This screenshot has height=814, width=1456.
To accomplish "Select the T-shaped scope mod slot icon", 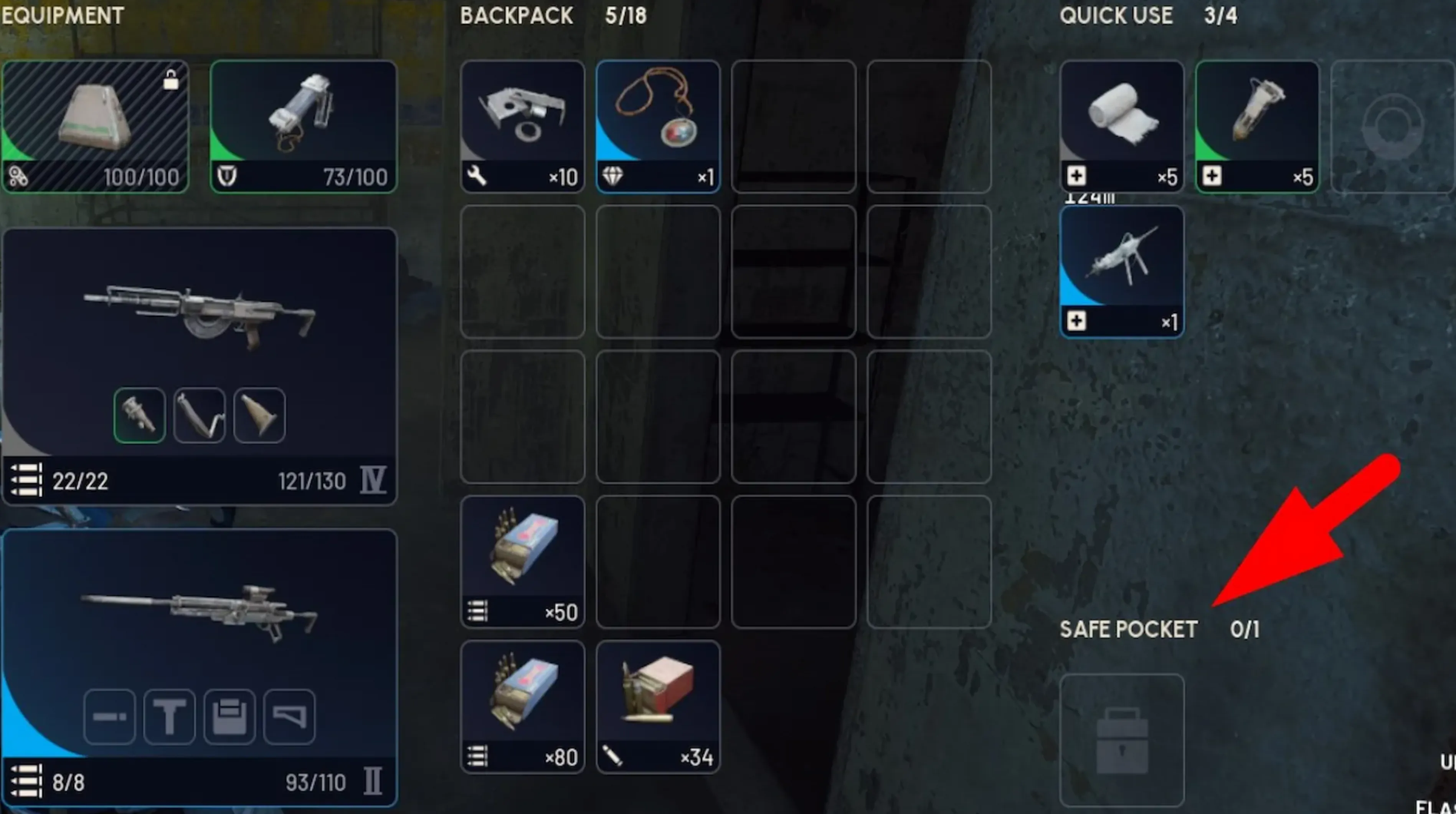I will (x=170, y=716).
